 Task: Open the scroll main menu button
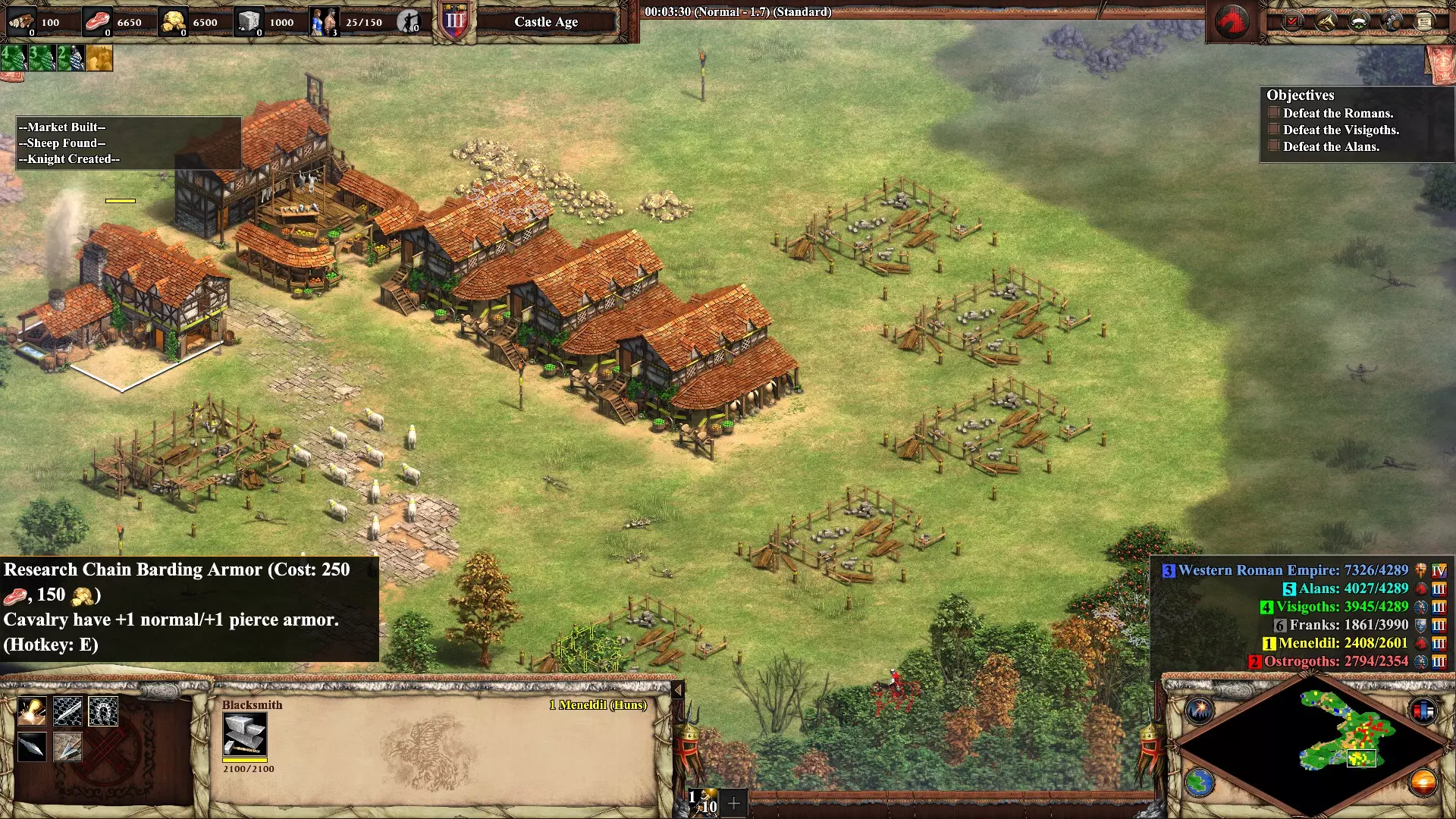click(1424, 22)
